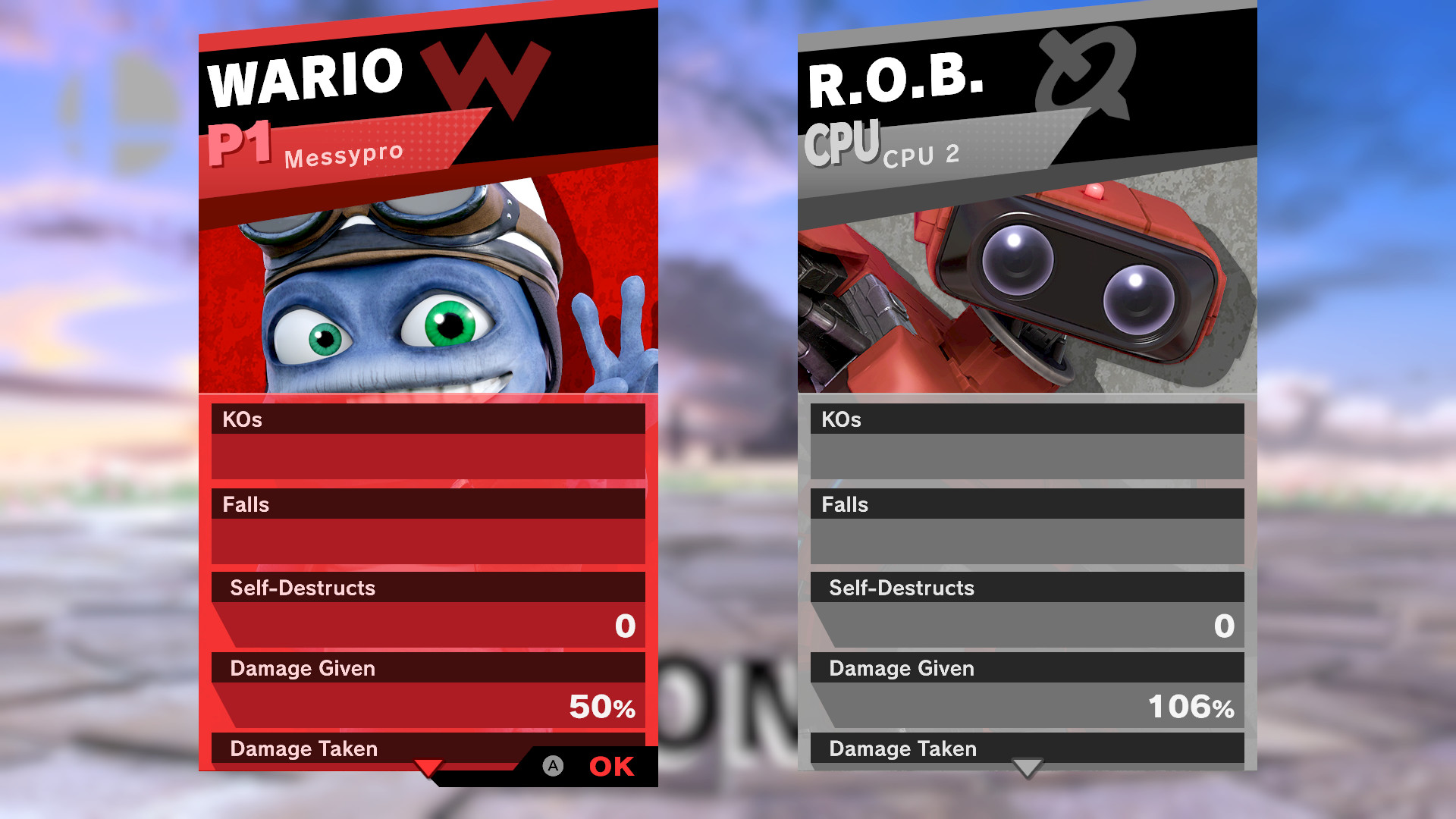
Task: Select Wario's 50% Damage Given value
Action: pos(603,708)
